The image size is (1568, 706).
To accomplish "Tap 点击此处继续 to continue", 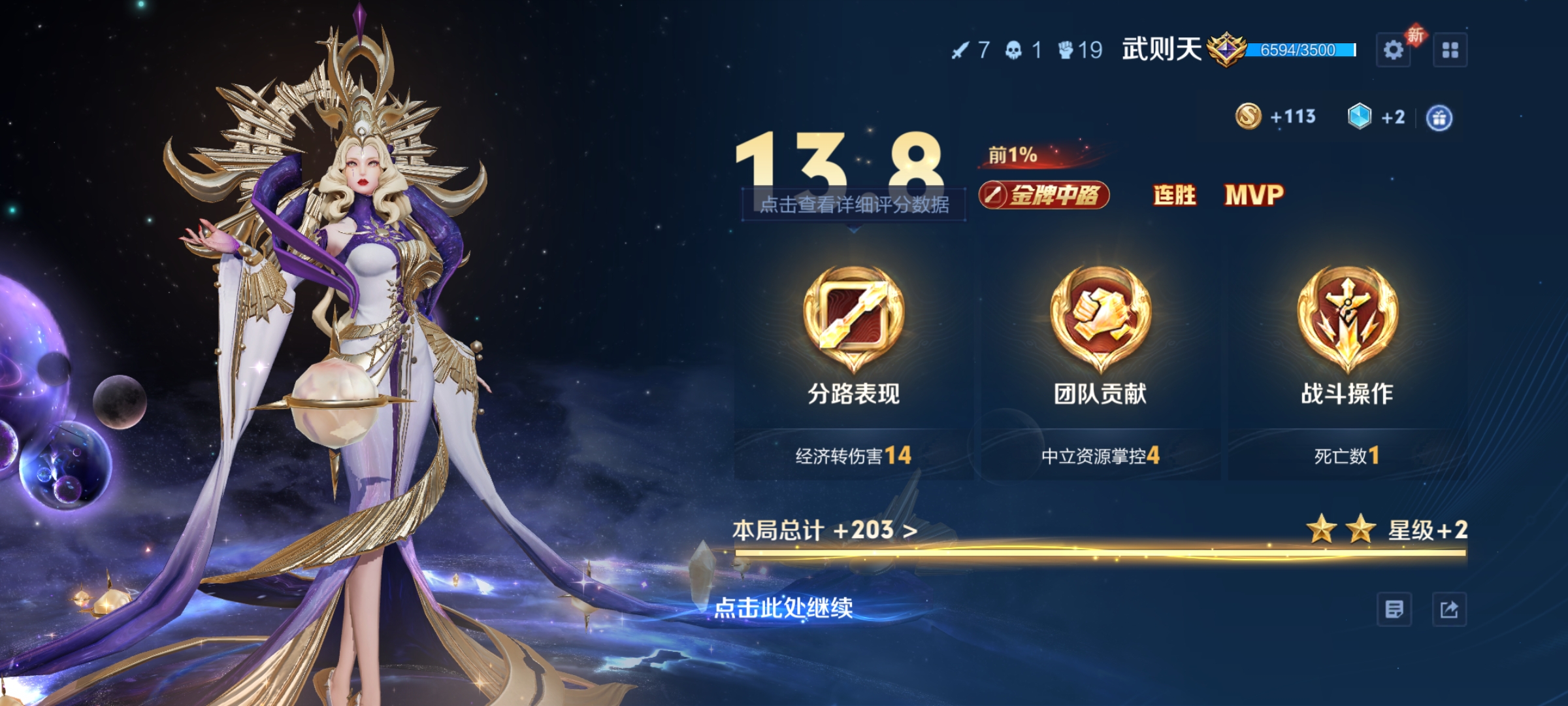I will click(x=783, y=608).
